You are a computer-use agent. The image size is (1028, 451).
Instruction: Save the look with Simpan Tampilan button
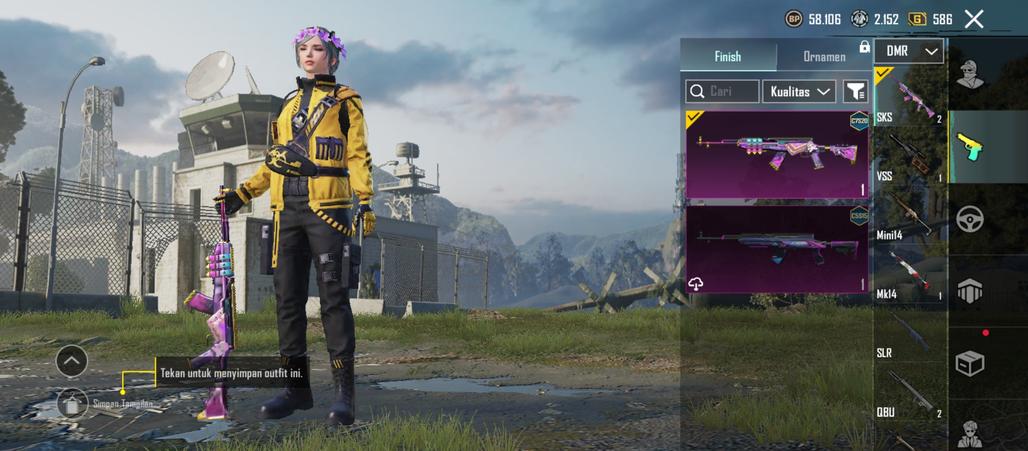click(x=72, y=402)
